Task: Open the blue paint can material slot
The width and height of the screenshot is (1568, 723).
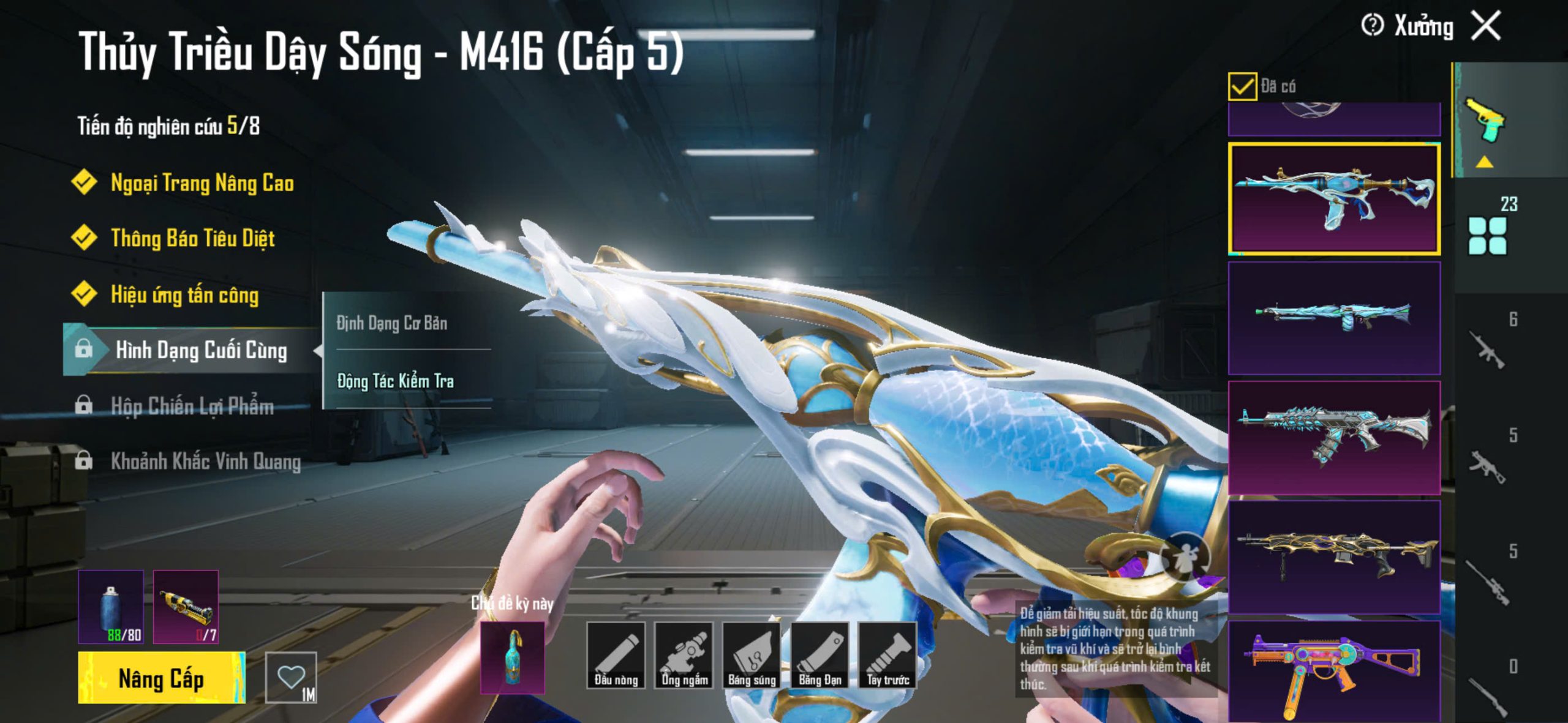Action: click(111, 607)
